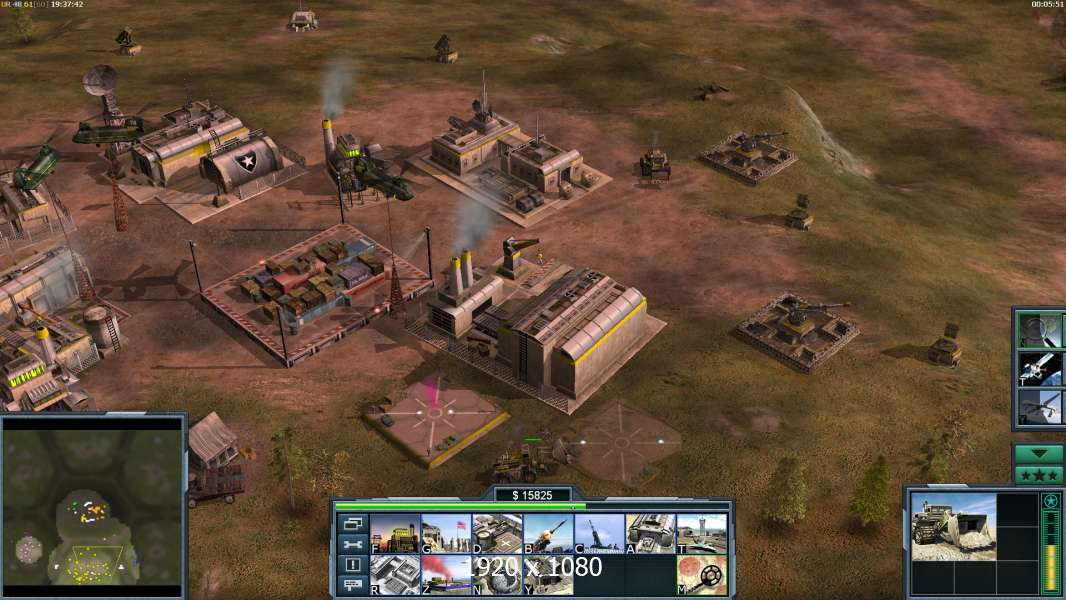
Task: Open the chat bubble button on command bar
Action: [x=351, y=585]
